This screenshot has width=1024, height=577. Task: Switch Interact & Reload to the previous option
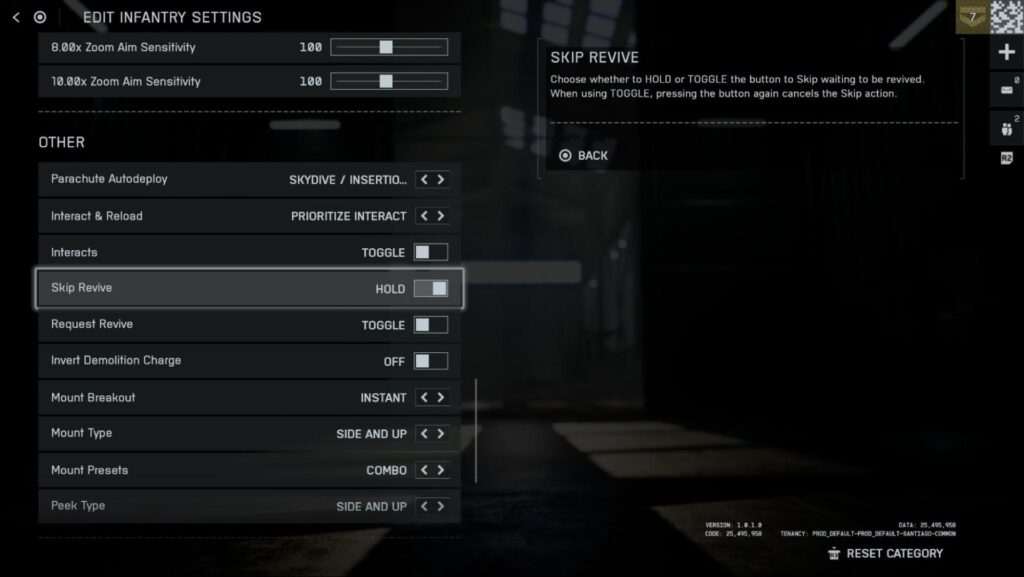pyautogui.click(x=424, y=216)
